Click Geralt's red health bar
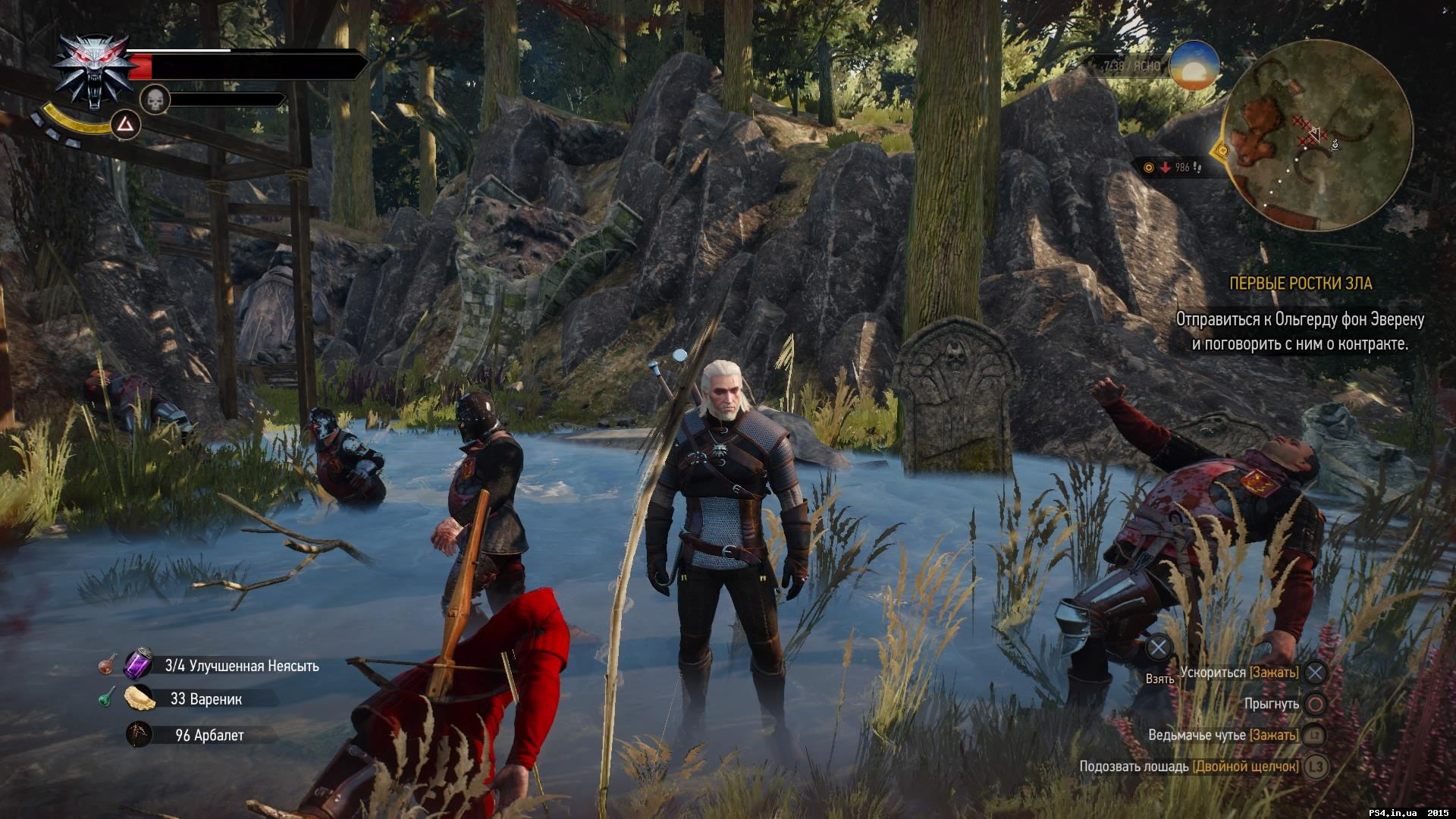The width and height of the screenshot is (1456, 819). pyautogui.click(x=141, y=65)
